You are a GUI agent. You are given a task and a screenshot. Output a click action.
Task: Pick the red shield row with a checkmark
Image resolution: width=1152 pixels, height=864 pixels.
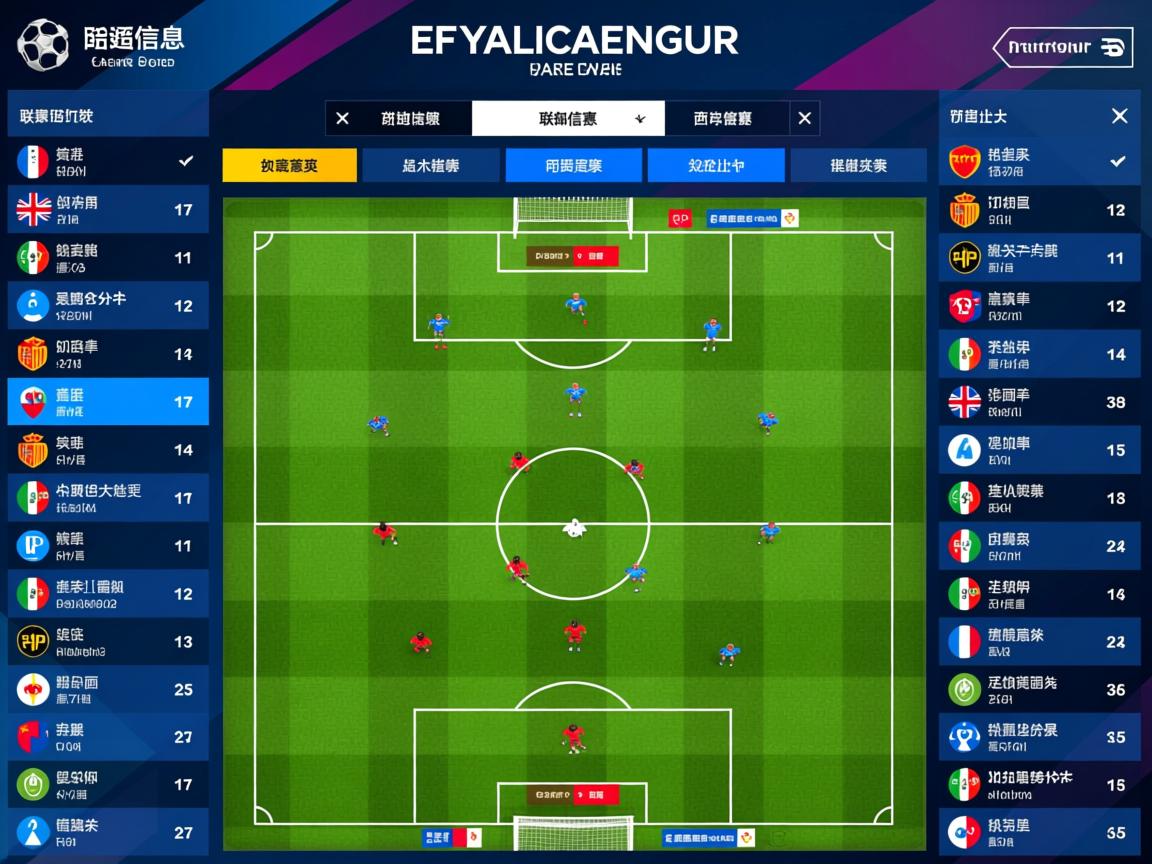click(x=1039, y=161)
